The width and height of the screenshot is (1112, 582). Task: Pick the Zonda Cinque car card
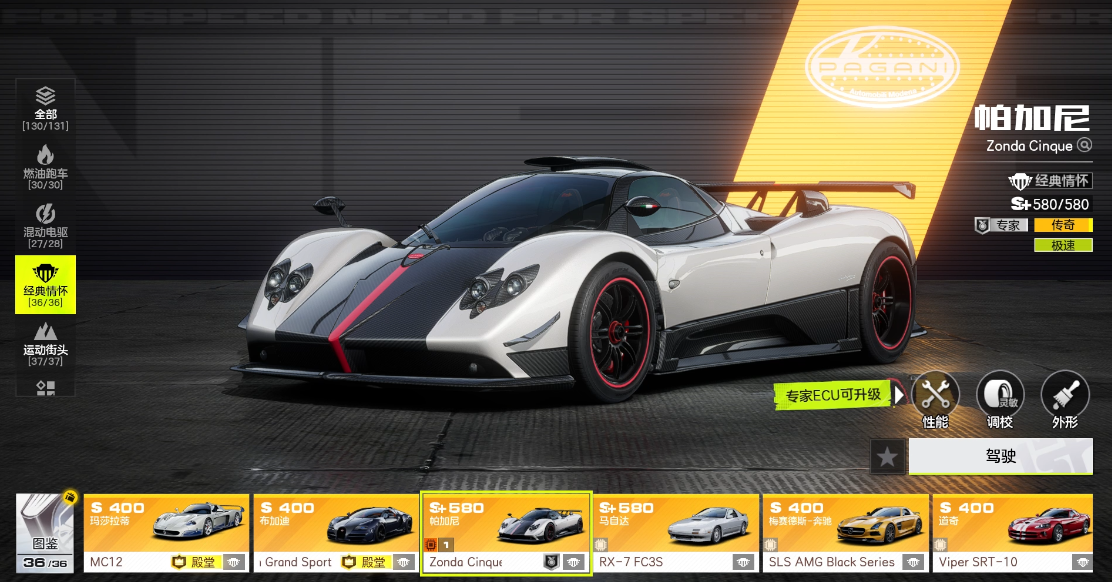tap(506, 533)
